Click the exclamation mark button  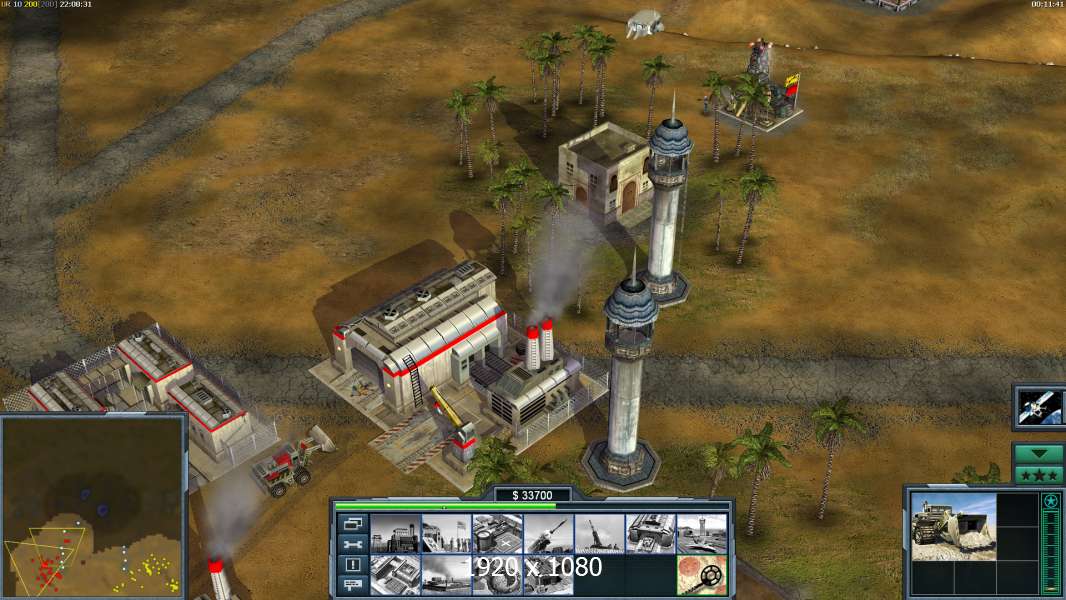coord(351,565)
